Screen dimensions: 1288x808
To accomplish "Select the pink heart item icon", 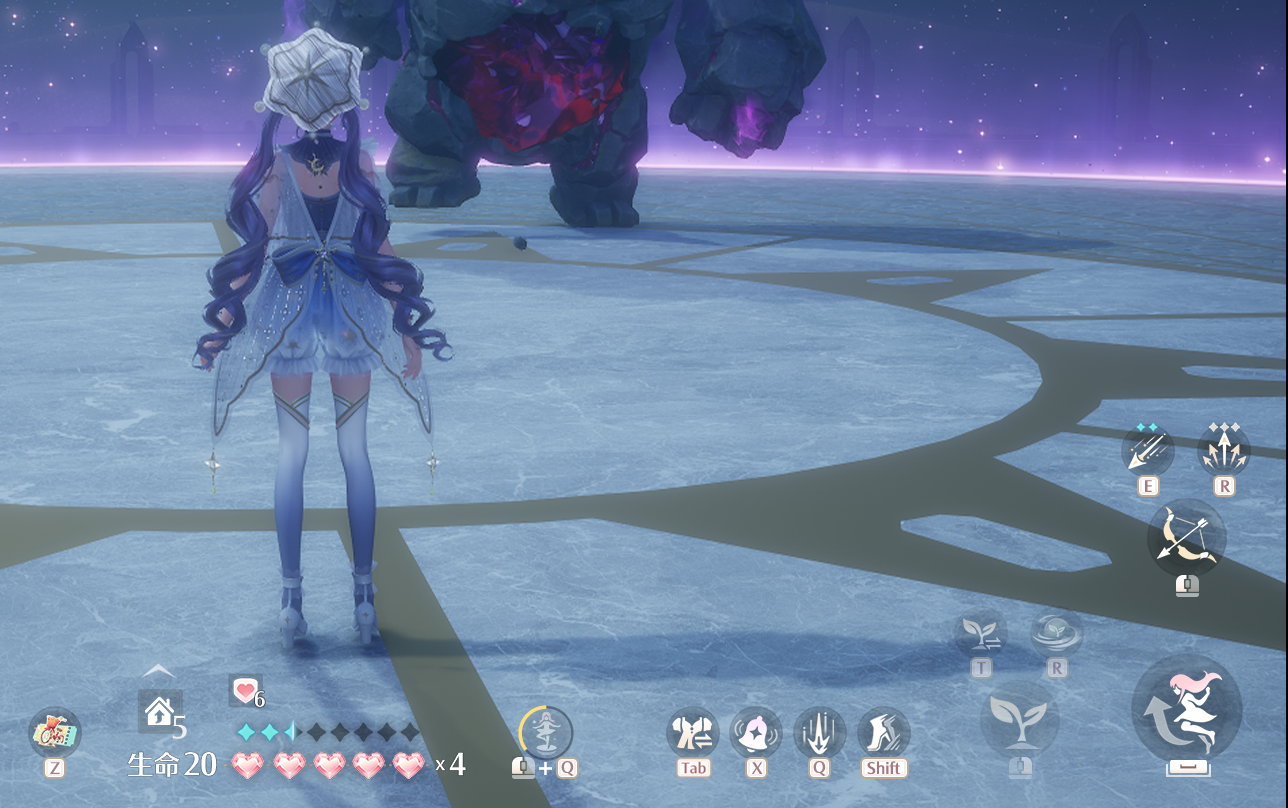I will point(244,689).
